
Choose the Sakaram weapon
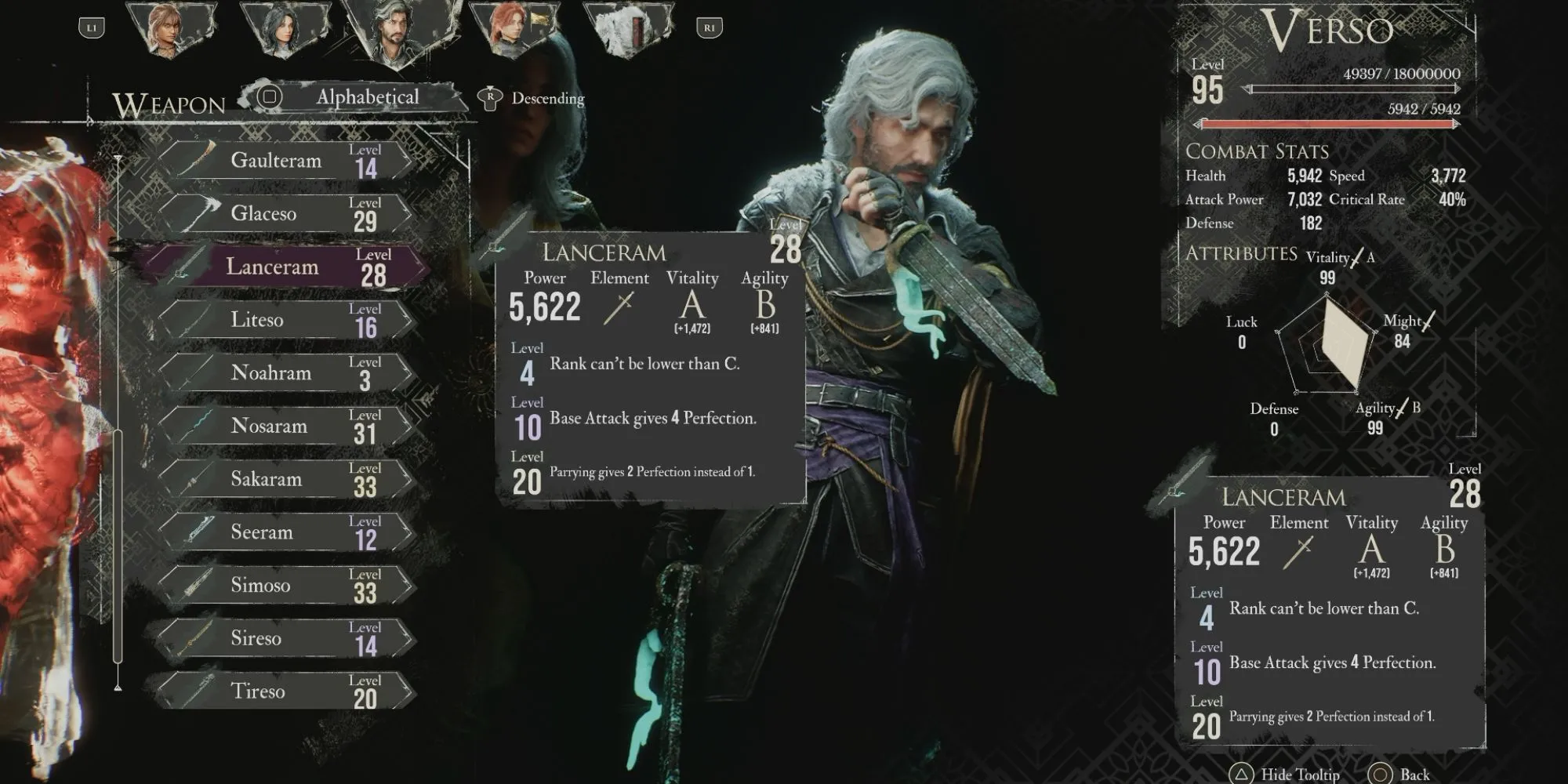coord(286,479)
